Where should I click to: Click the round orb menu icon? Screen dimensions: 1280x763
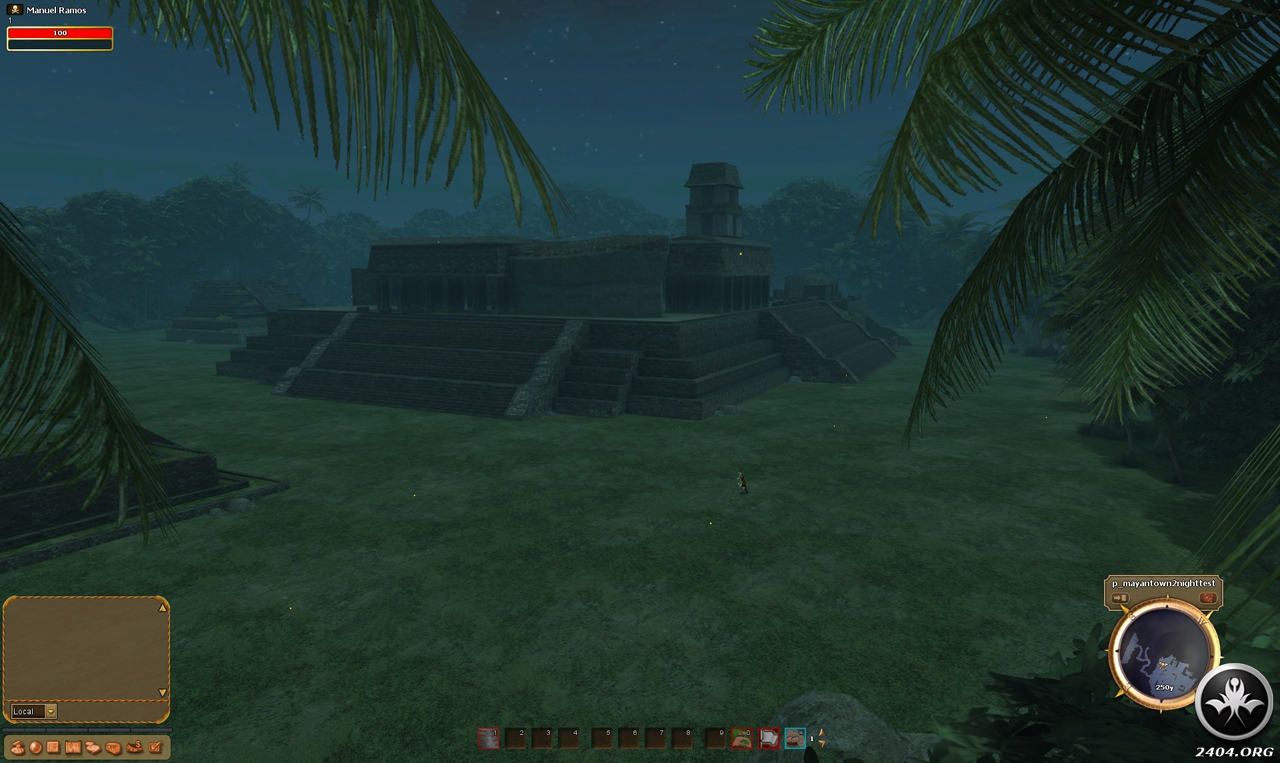click(x=35, y=748)
